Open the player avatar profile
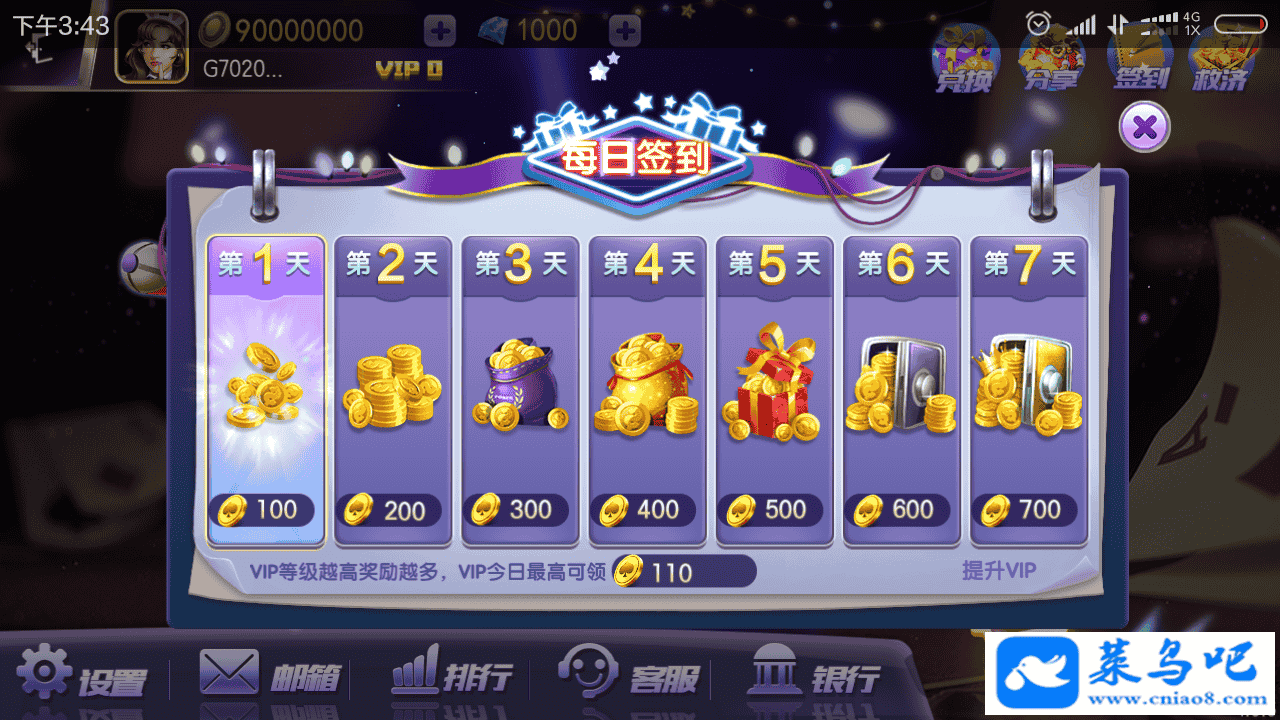The height and width of the screenshot is (720, 1280). point(151,46)
